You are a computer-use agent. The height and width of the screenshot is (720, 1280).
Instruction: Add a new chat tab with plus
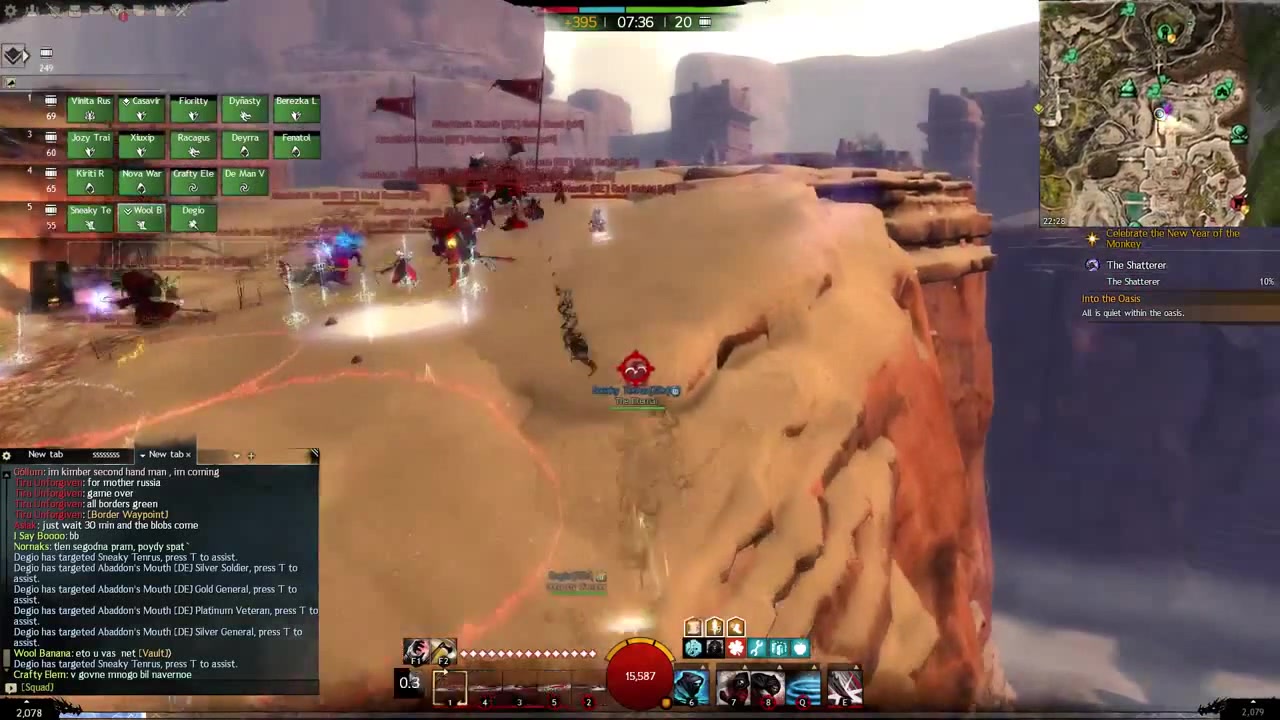[x=251, y=456]
